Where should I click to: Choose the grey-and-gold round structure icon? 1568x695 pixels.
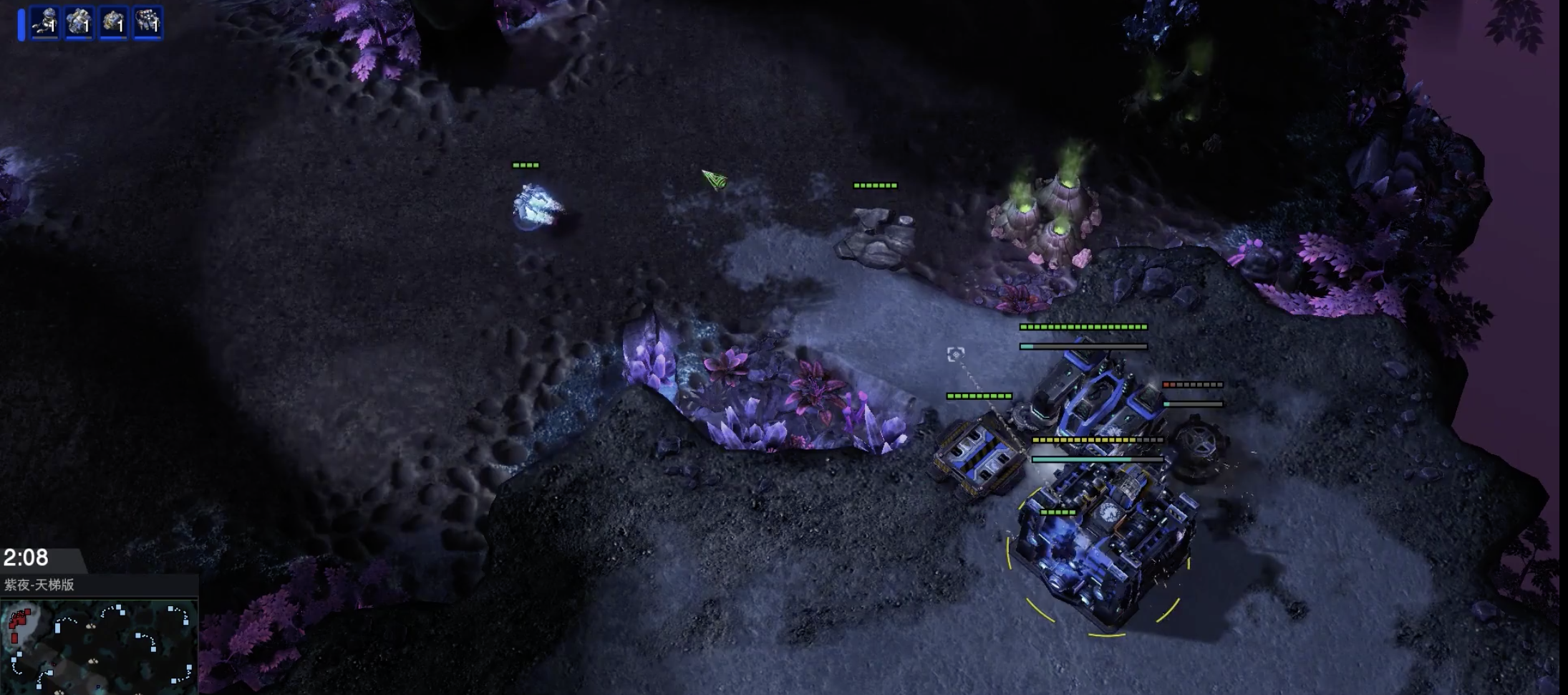coord(113,23)
